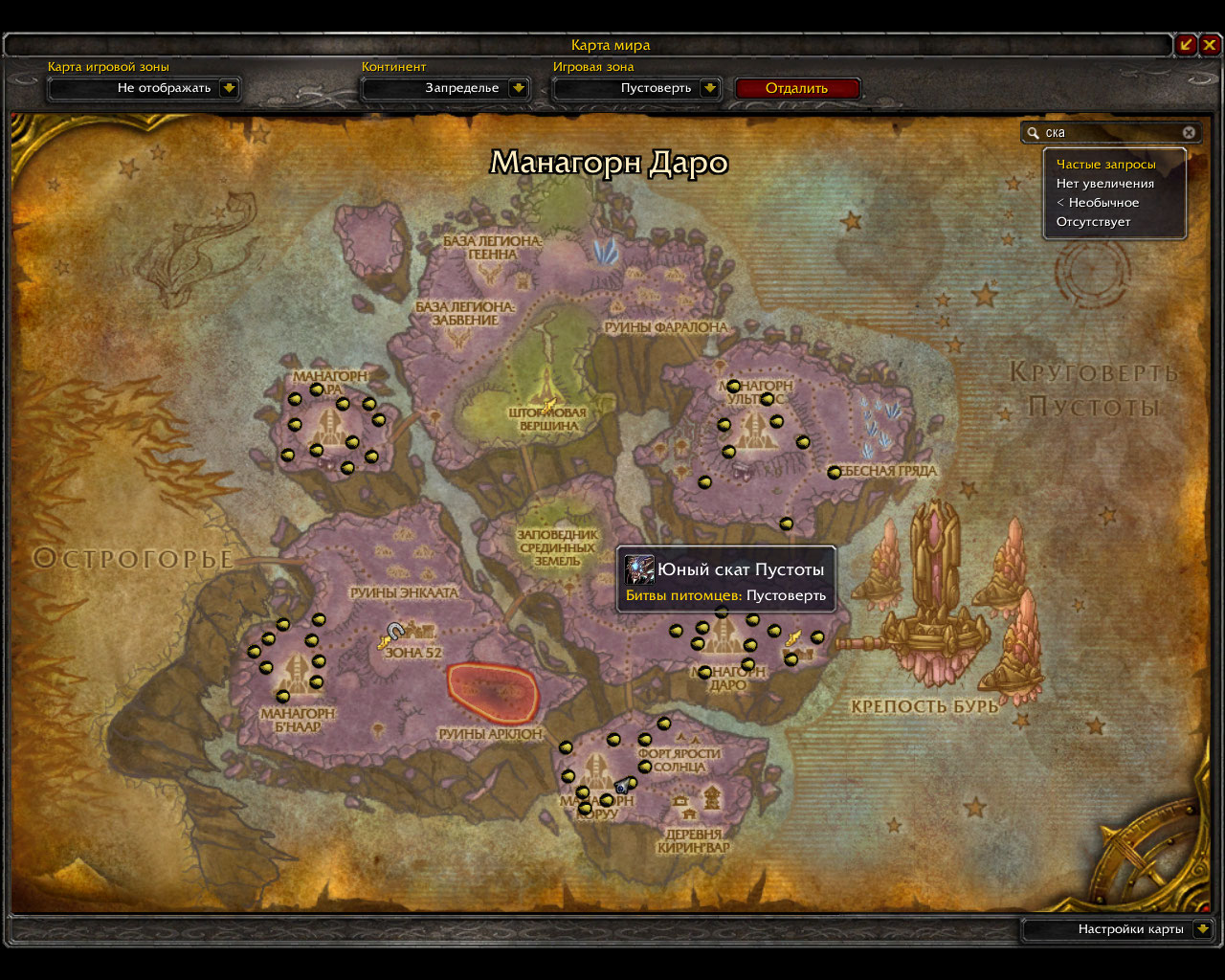Close the world map window
Image resolution: width=1225 pixels, height=980 pixels.
pos(1211,44)
